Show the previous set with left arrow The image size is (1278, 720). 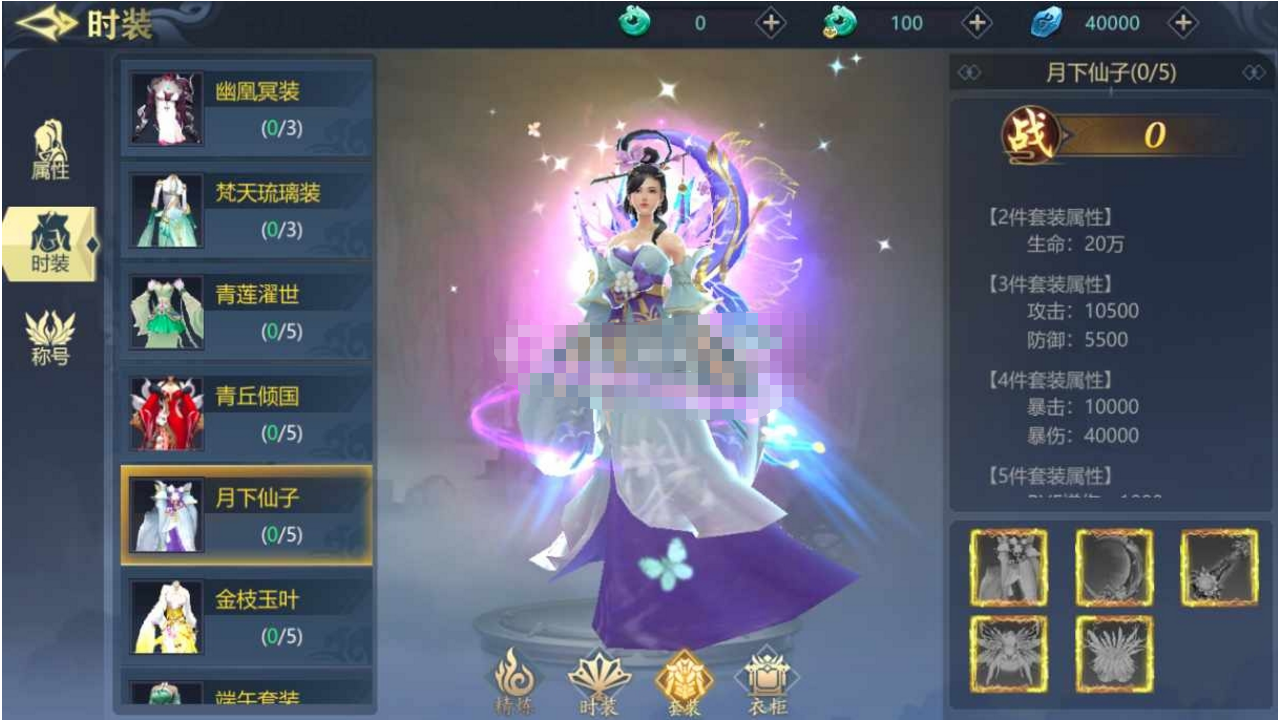[x=969, y=73]
